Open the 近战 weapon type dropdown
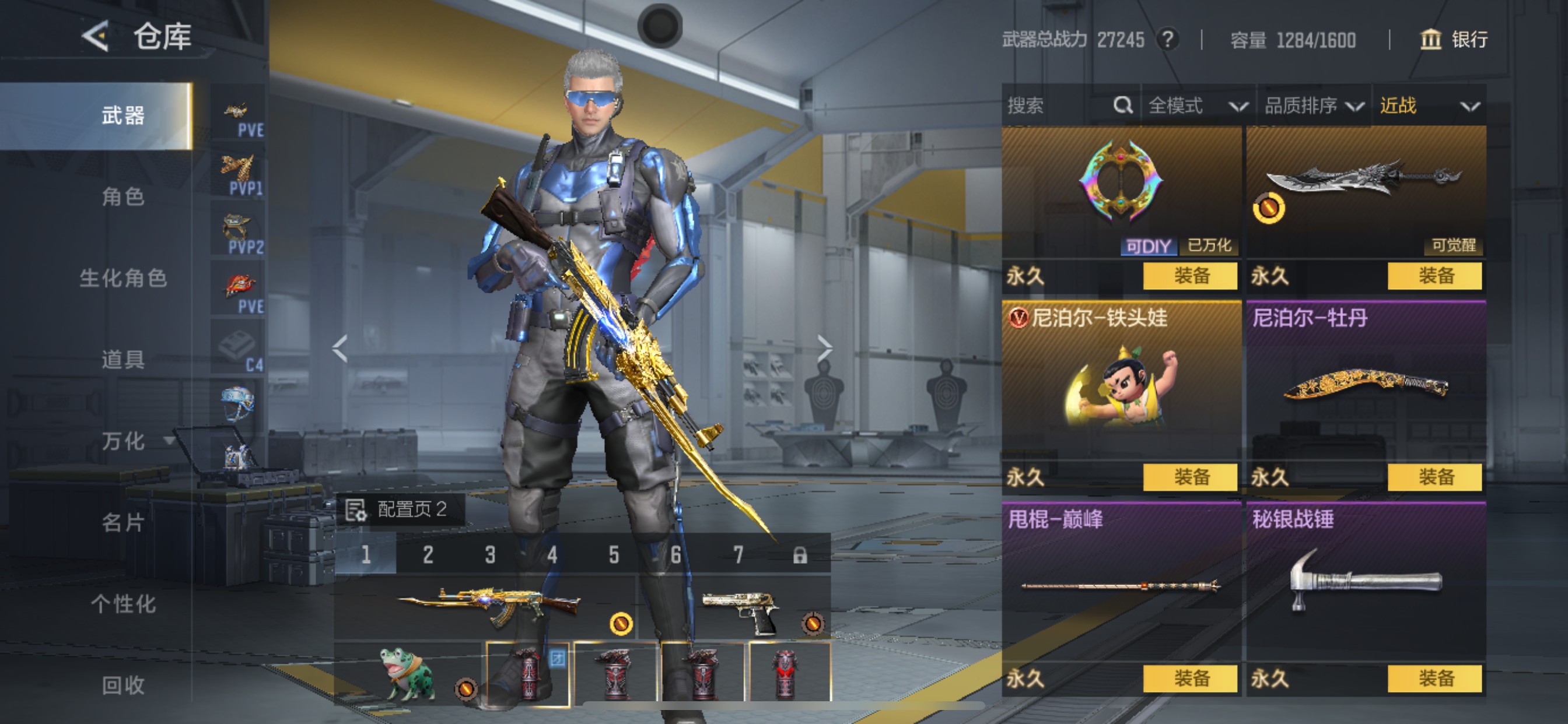1568x724 pixels. [x=1428, y=106]
